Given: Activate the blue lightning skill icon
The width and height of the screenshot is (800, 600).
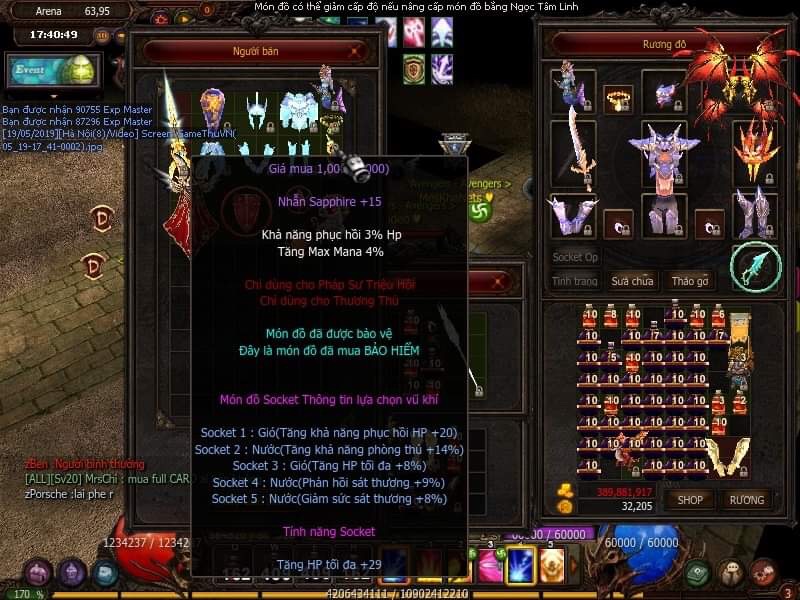Looking at the screenshot, I should tap(521, 566).
